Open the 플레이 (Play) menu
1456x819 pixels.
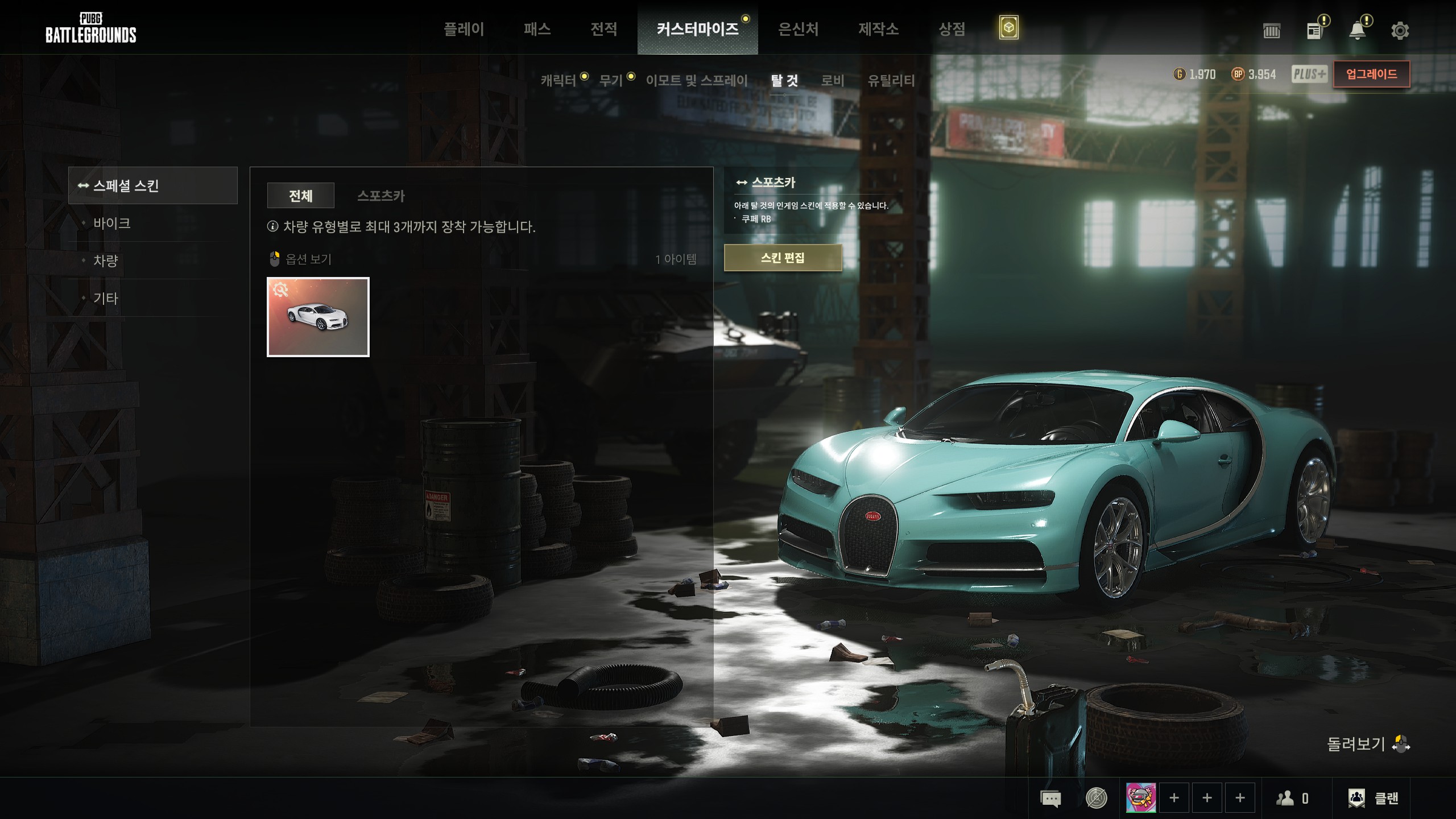(x=464, y=29)
